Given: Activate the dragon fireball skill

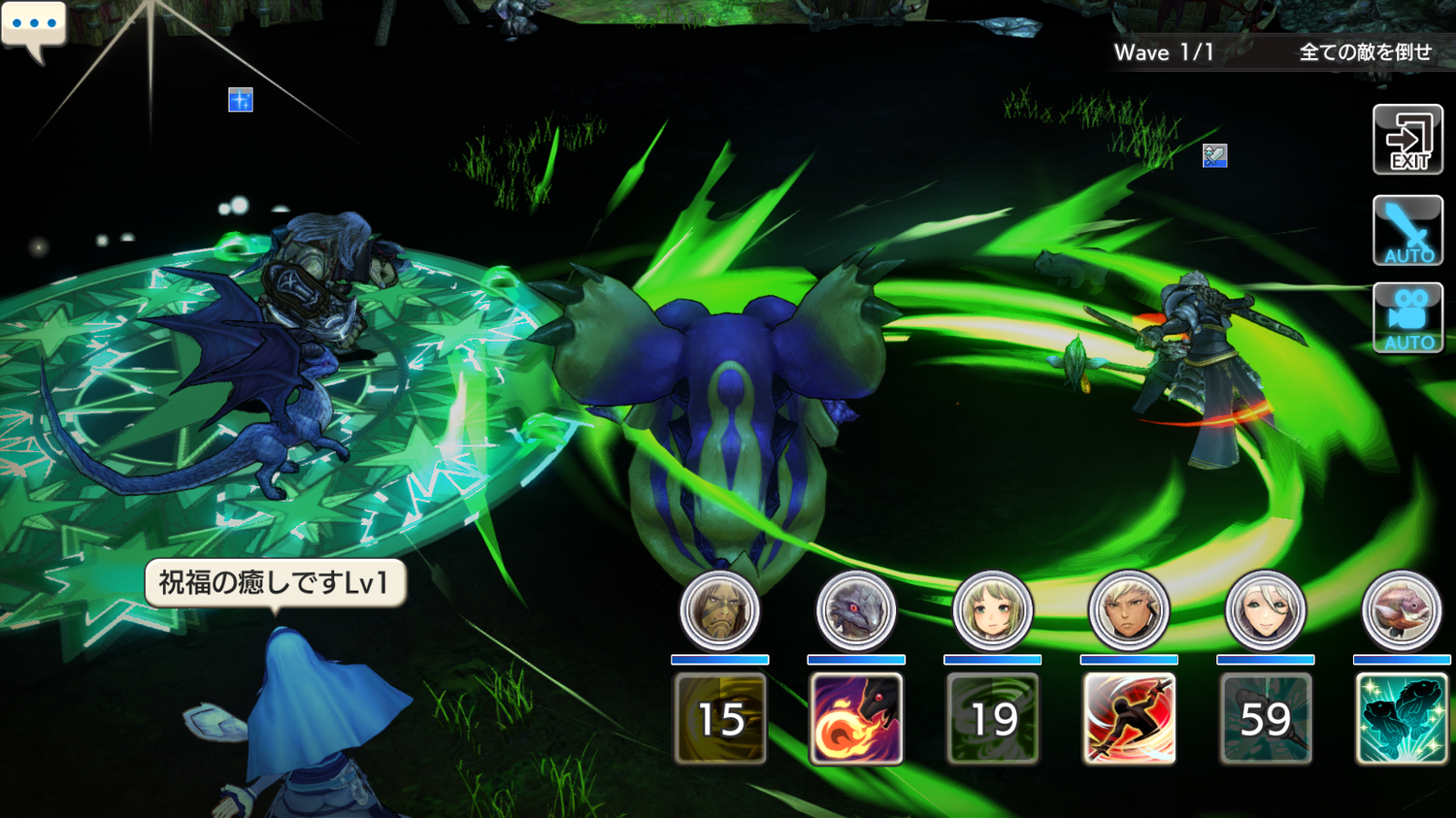Looking at the screenshot, I should coord(856,719).
